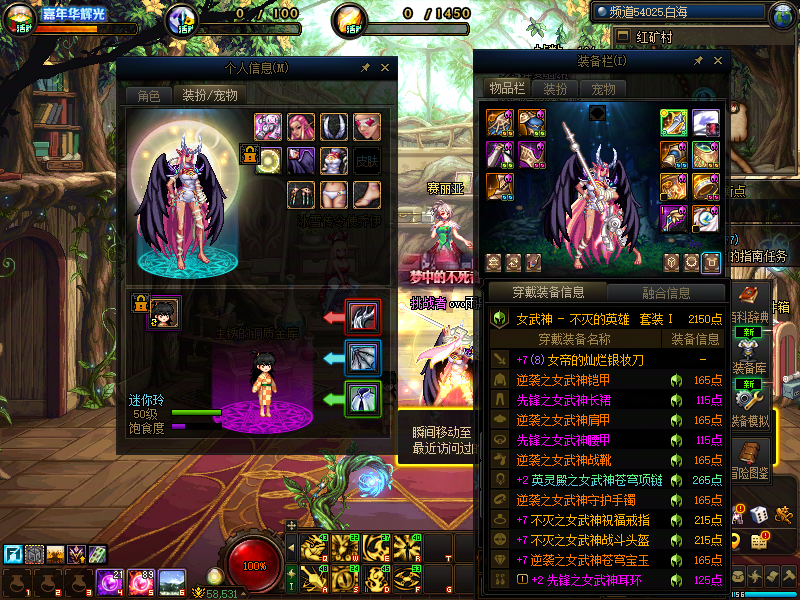Select the sword weapon slot with green border

pos(673,122)
